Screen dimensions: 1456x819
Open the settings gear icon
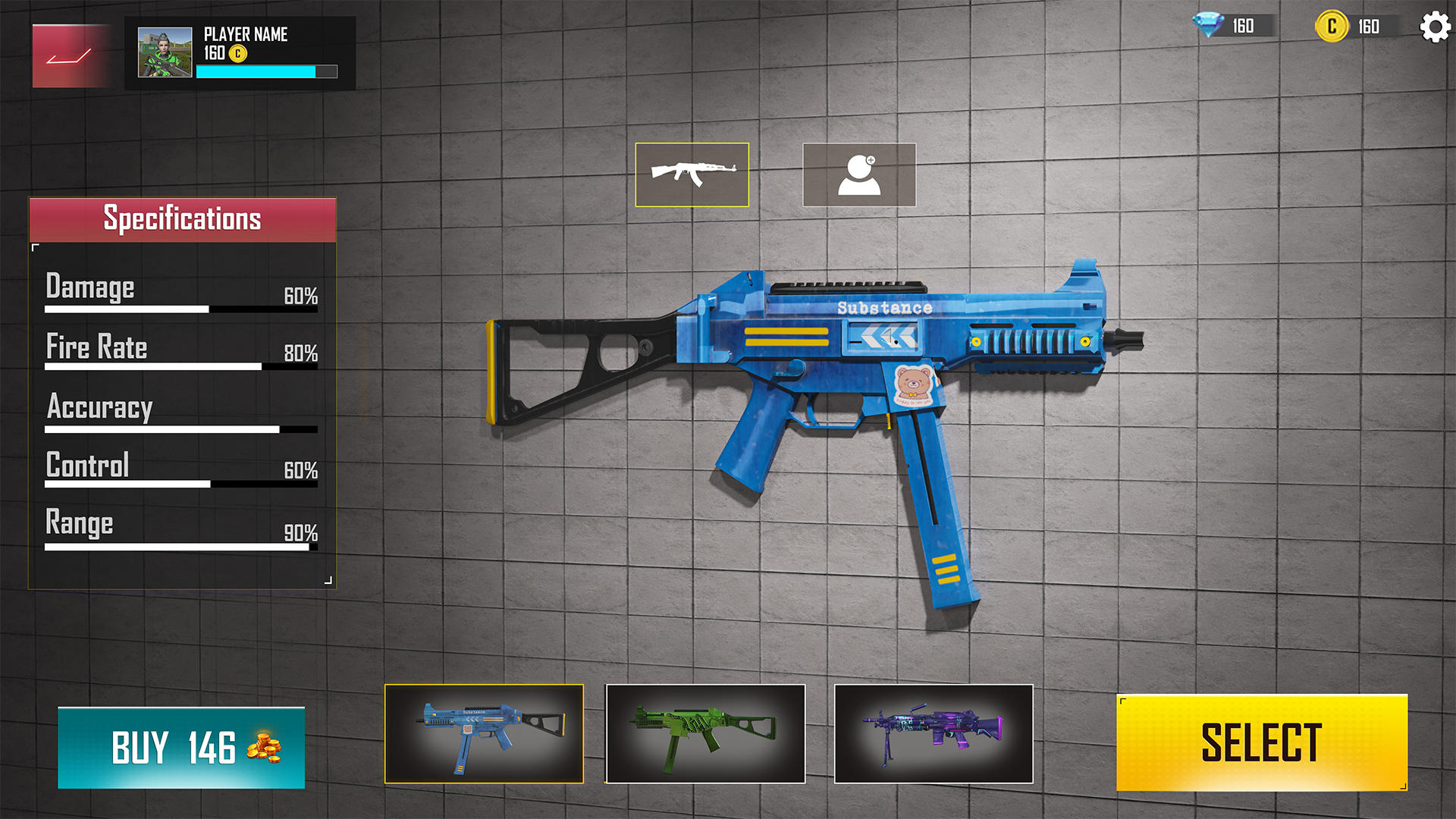click(x=1434, y=27)
